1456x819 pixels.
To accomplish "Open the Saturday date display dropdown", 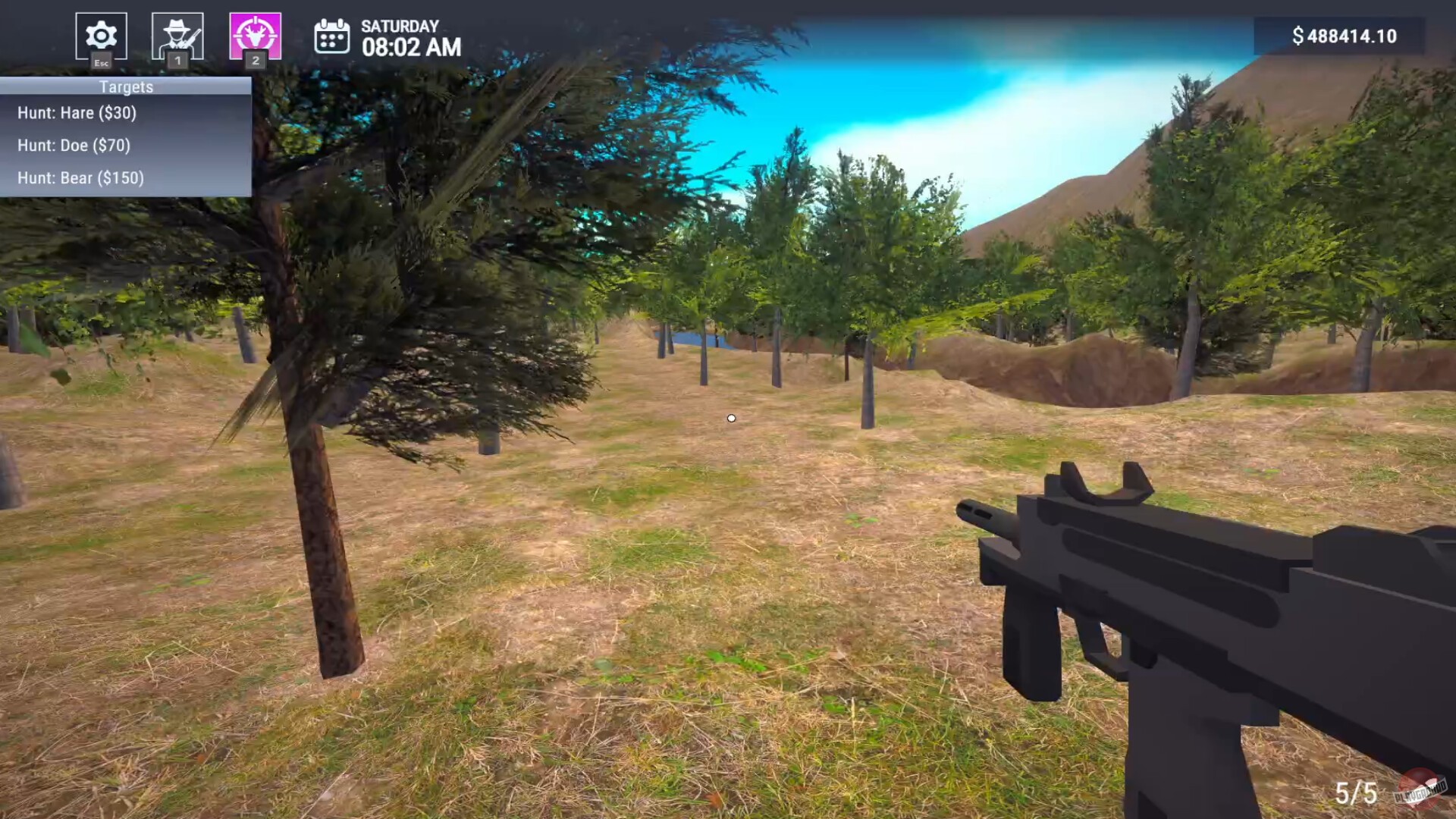I will [400, 26].
